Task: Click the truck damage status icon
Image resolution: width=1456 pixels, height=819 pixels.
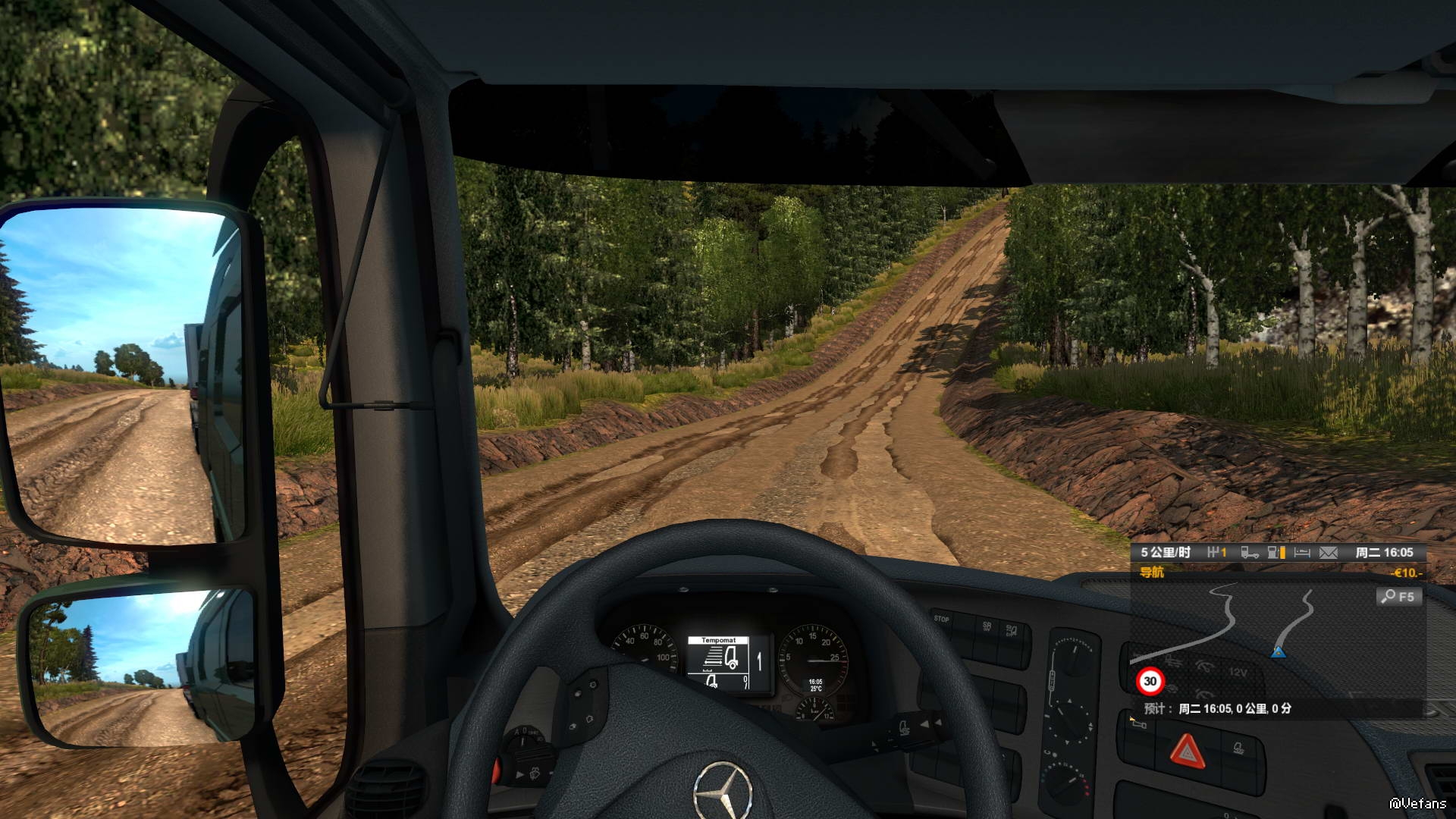Action: pyautogui.click(x=1249, y=553)
